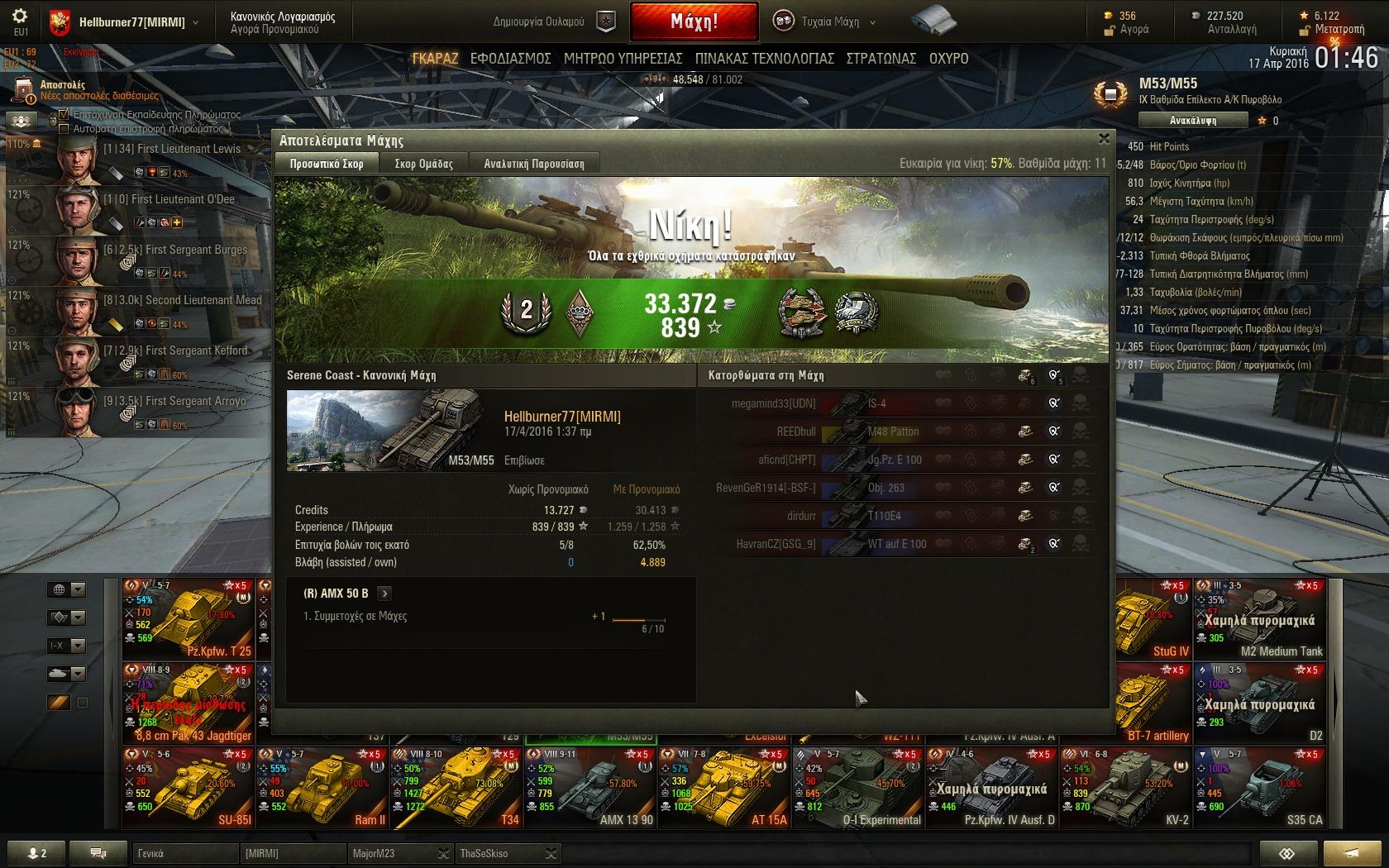Close the battle results window
Viewport: 1389px width, 868px height.
tap(1104, 139)
